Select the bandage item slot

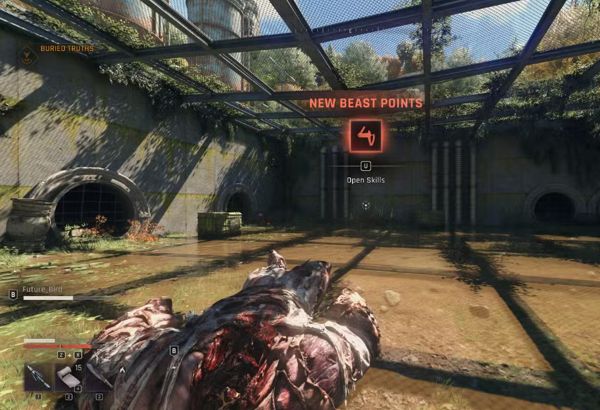[x=67, y=376]
